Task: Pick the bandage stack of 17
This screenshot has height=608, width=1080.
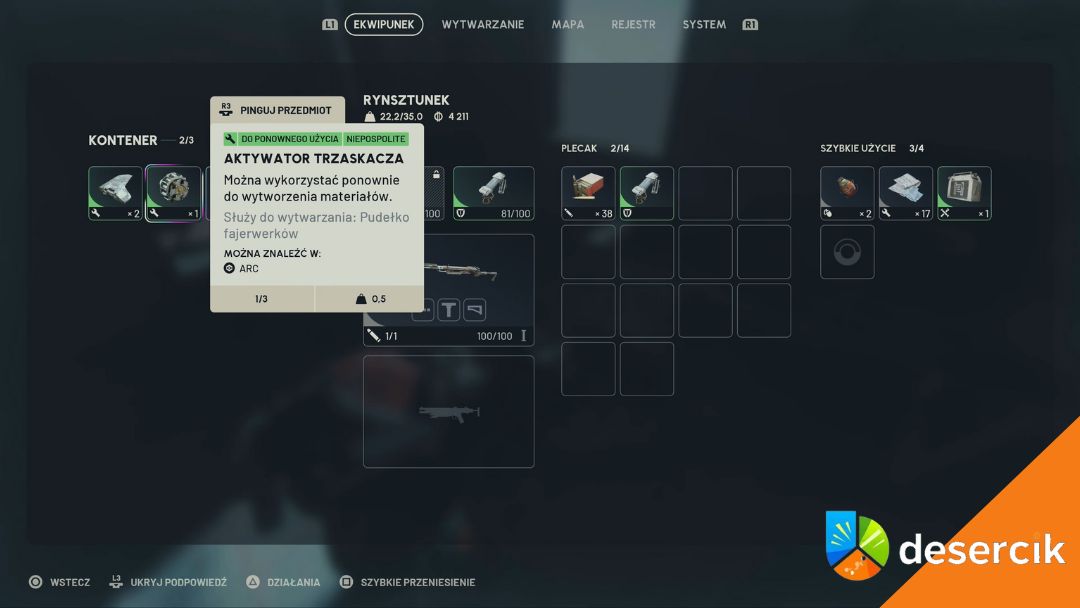Action: pos(906,193)
